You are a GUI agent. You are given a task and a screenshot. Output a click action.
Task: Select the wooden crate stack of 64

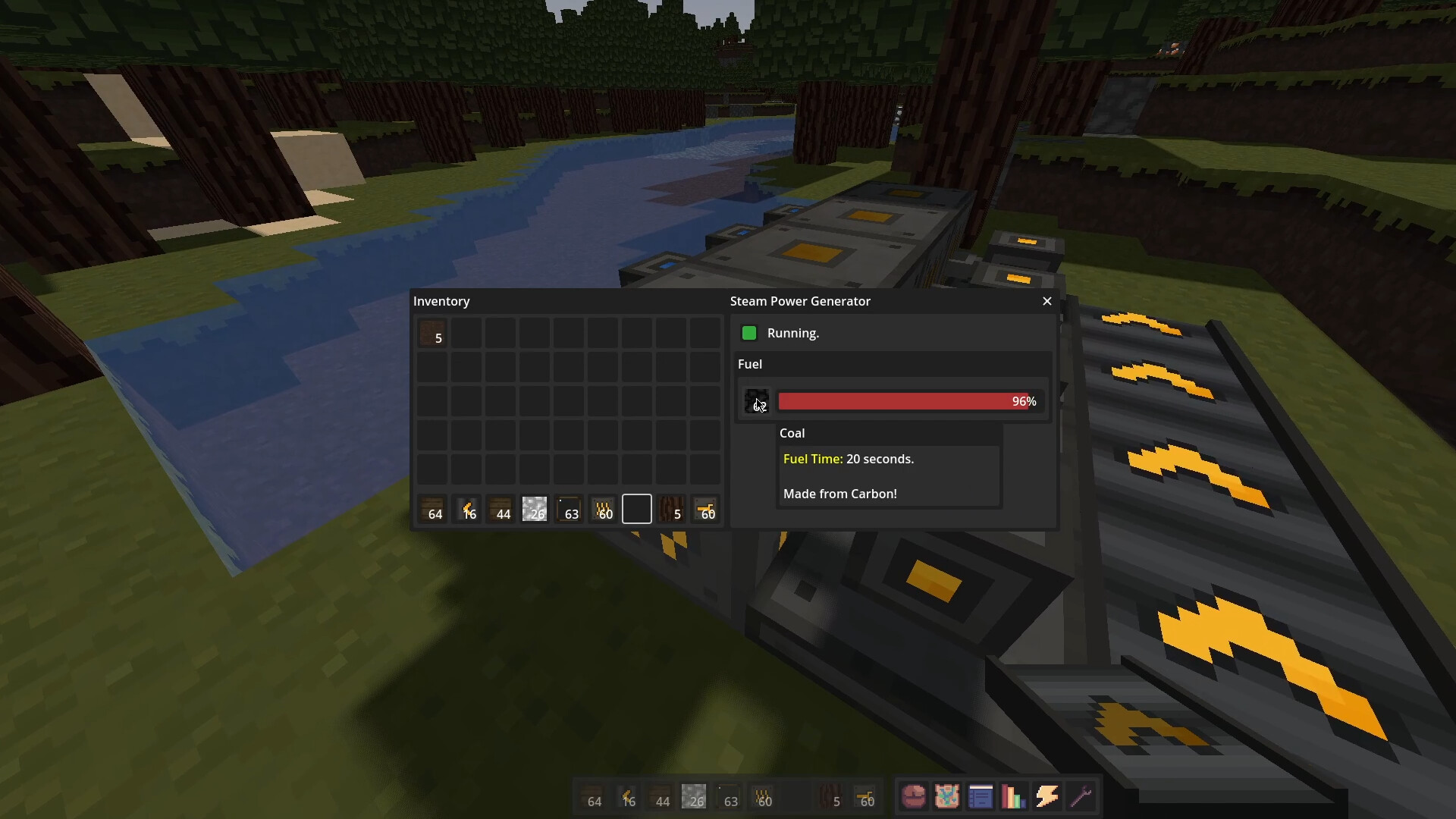coord(432,509)
